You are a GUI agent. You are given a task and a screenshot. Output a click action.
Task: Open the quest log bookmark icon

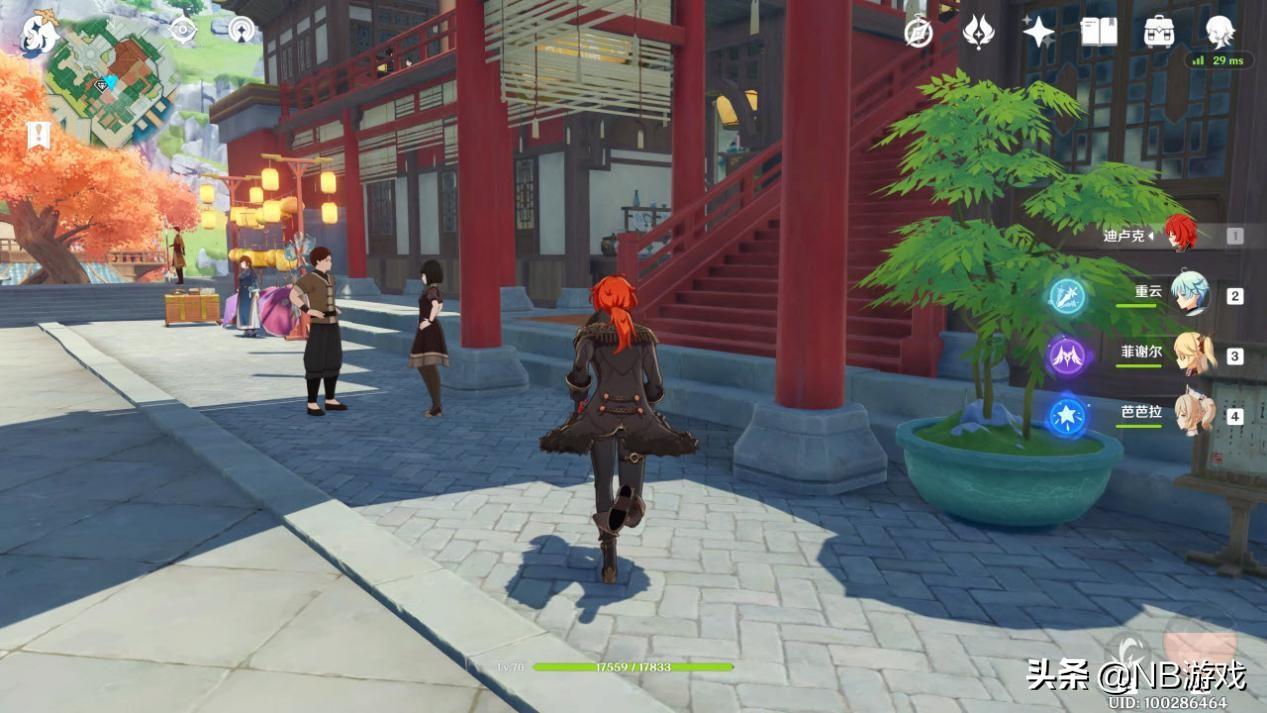tap(38, 135)
